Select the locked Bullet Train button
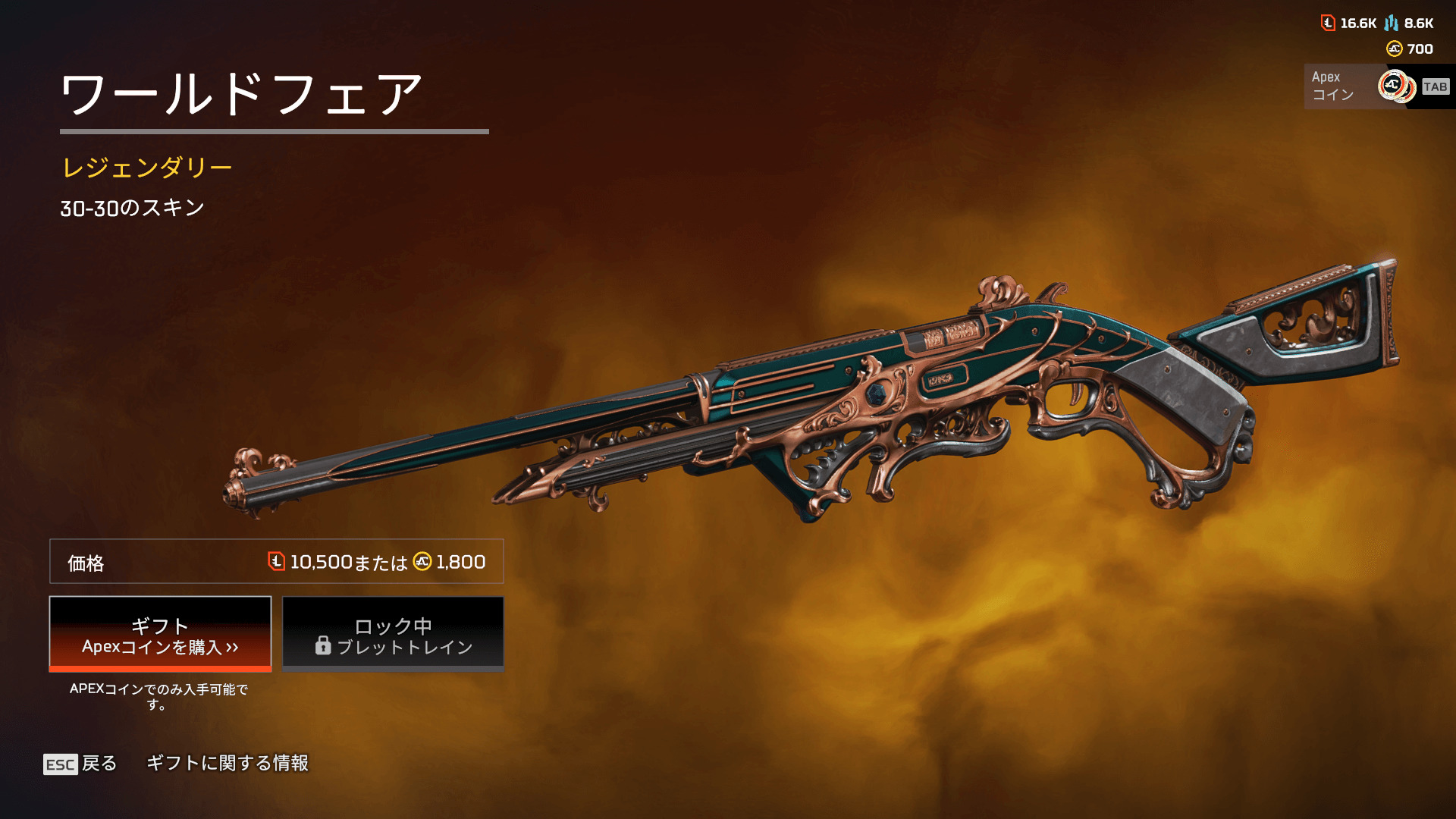1456x819 pixels. 393,634
